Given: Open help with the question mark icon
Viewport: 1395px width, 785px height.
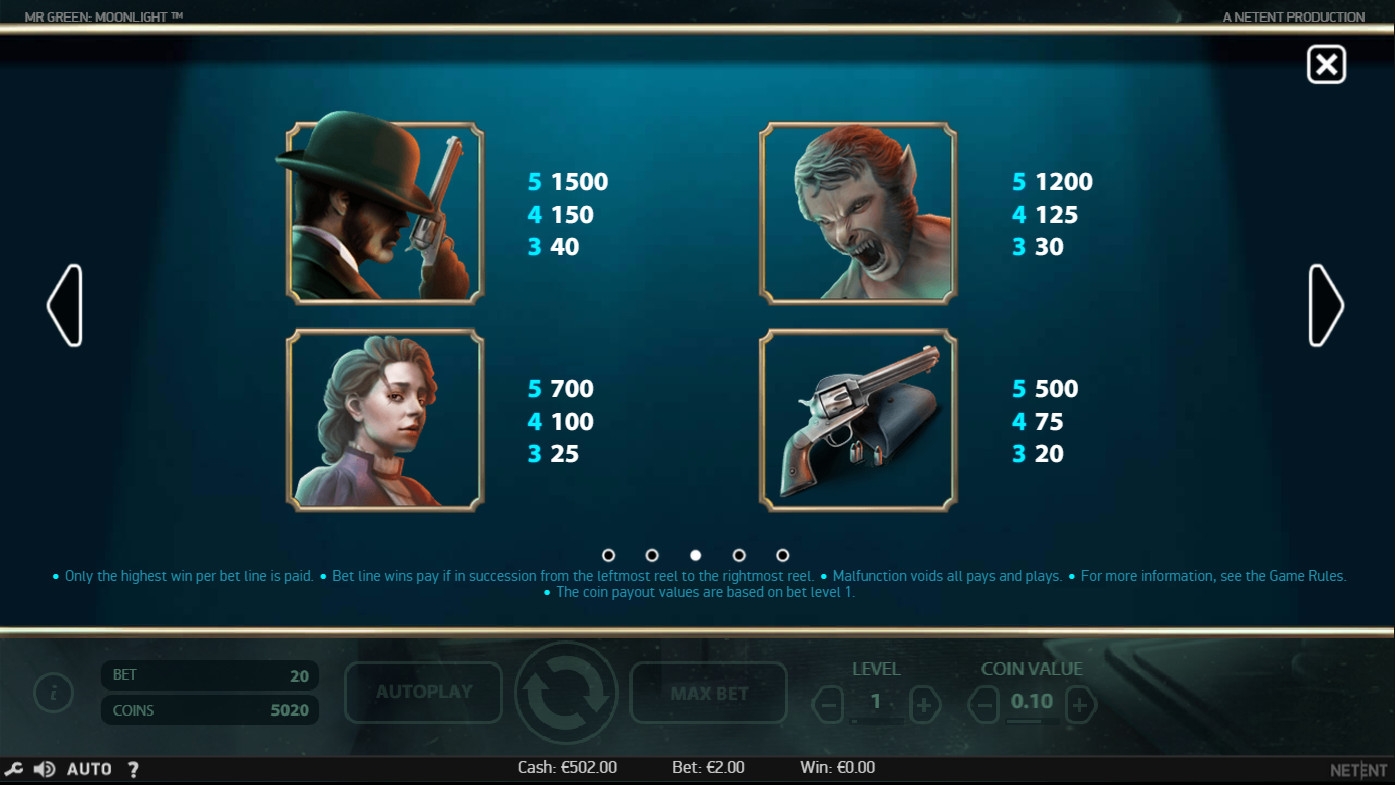Looking at the screenshot, I should pos(133,769).
